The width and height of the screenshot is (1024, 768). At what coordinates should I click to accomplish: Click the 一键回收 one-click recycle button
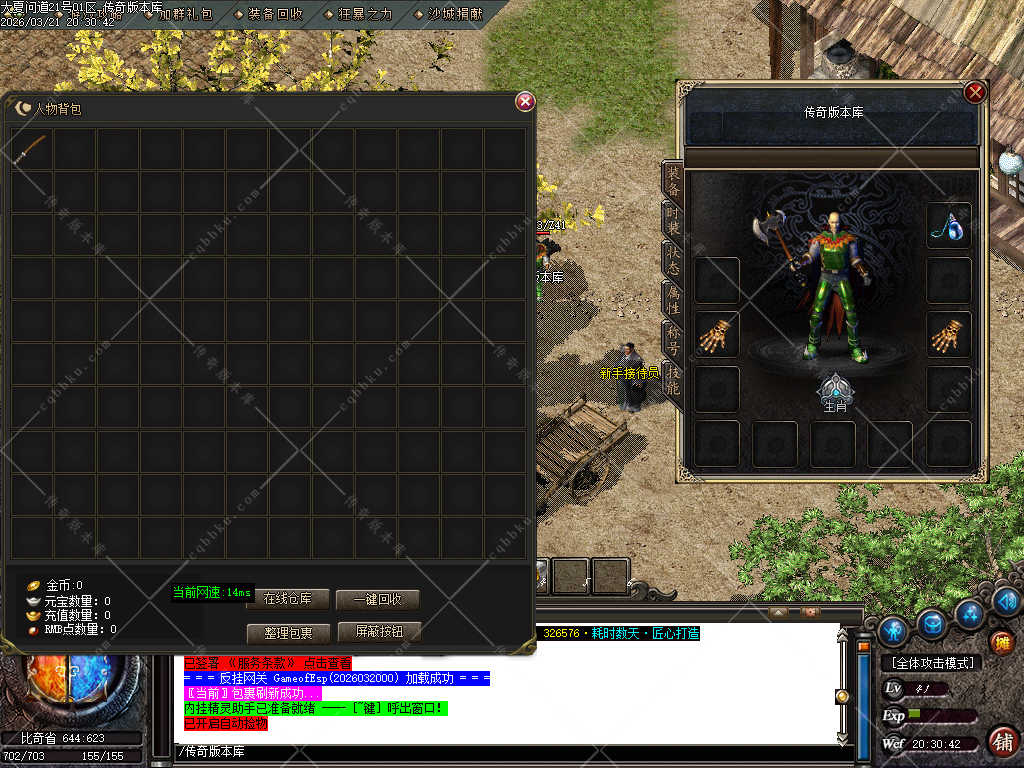click(377, 599)
